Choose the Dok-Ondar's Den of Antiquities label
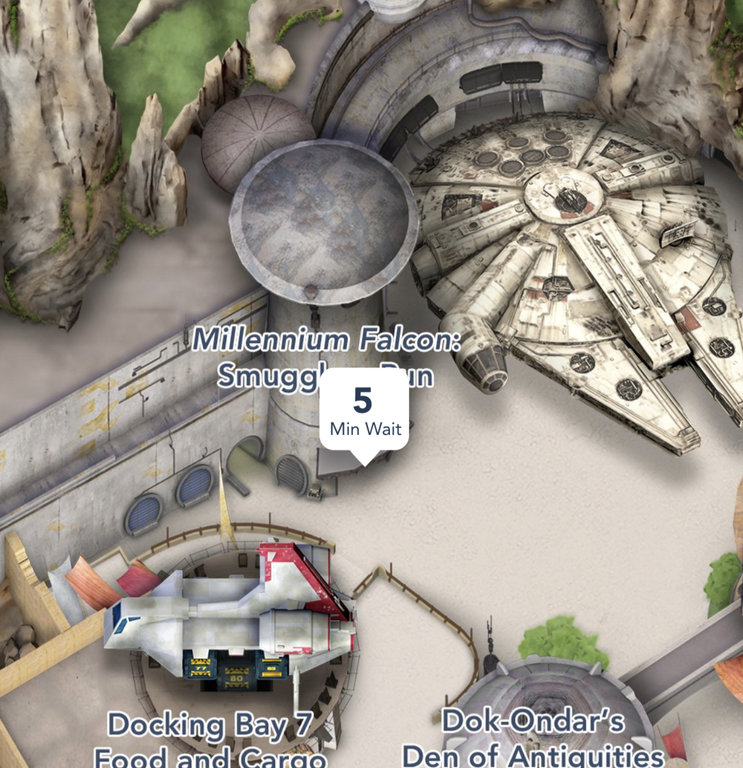The height and width of the screenshot is (768, 743). click(533, 736)
